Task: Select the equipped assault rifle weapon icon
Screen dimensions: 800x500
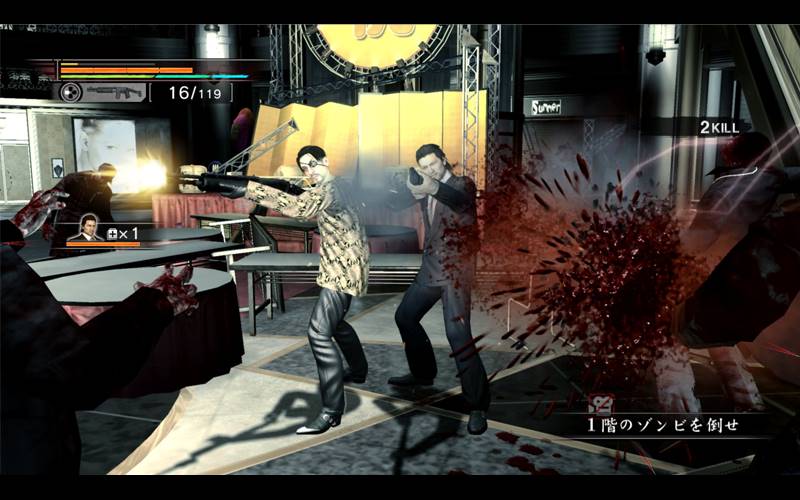Action: click(x=114, y=92)
